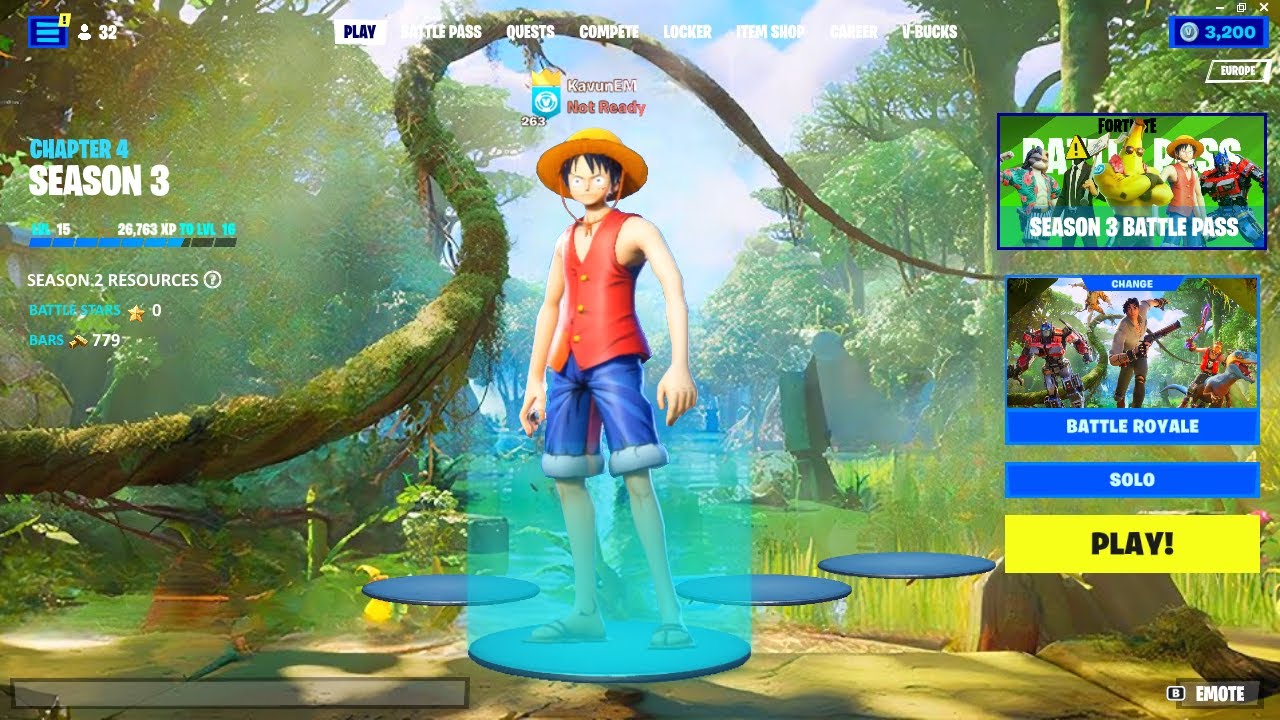Open the Season 2 Resources help icon
1280x720 pixels.
coord(211,281)
